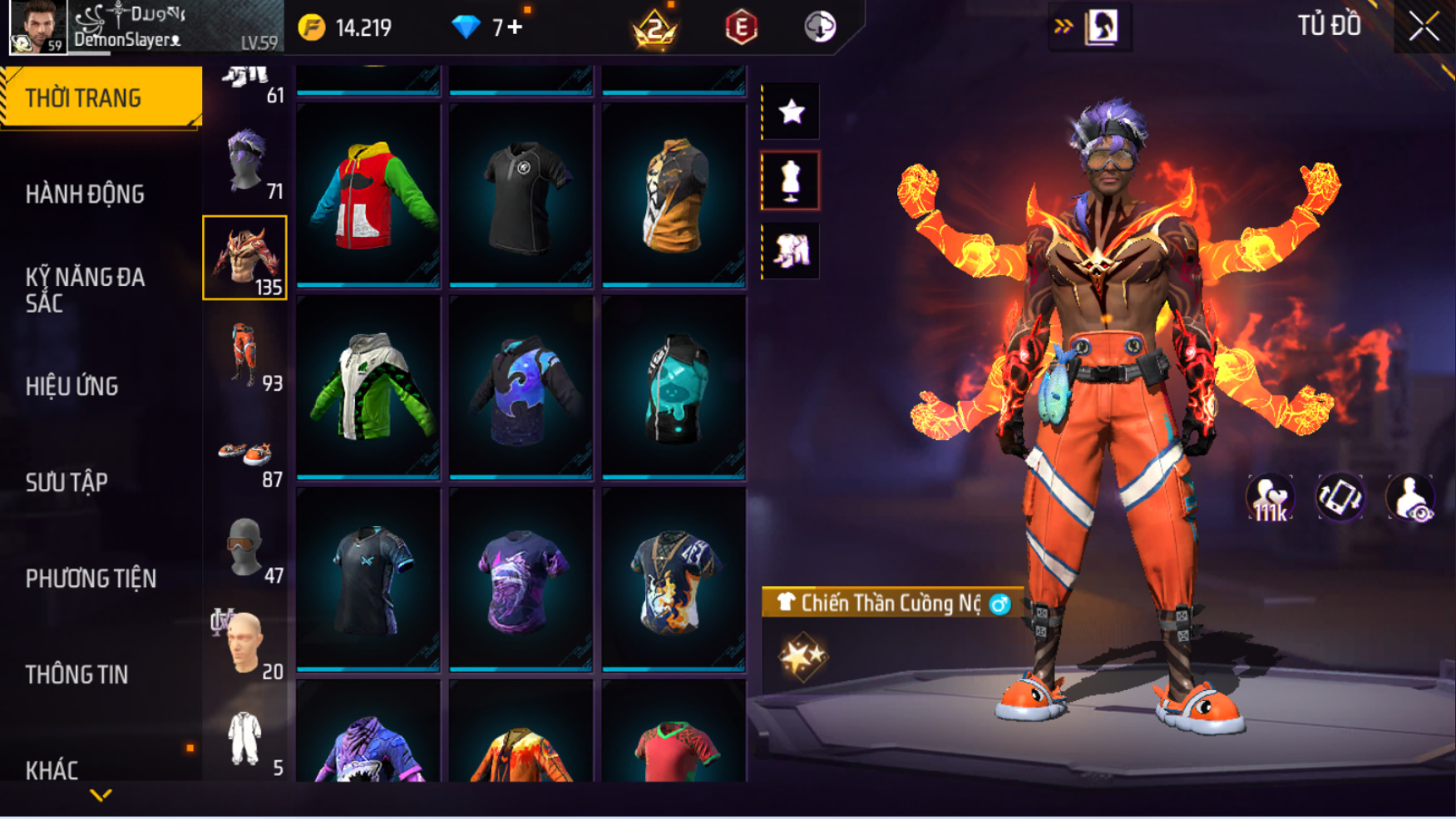Show the THÔNG TIN section

coord(77,674)
